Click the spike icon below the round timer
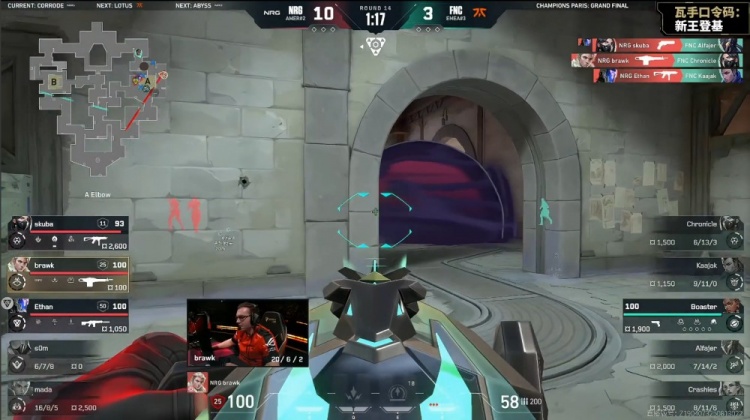 click(375, 44)
